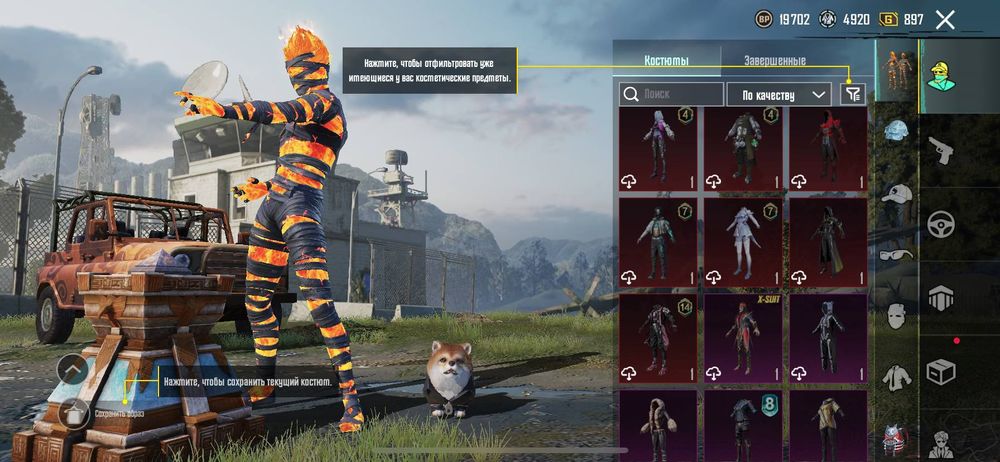Toggle the owned-items filter funnel icon
Screen dimensions: 1000x462
(852, 94)
